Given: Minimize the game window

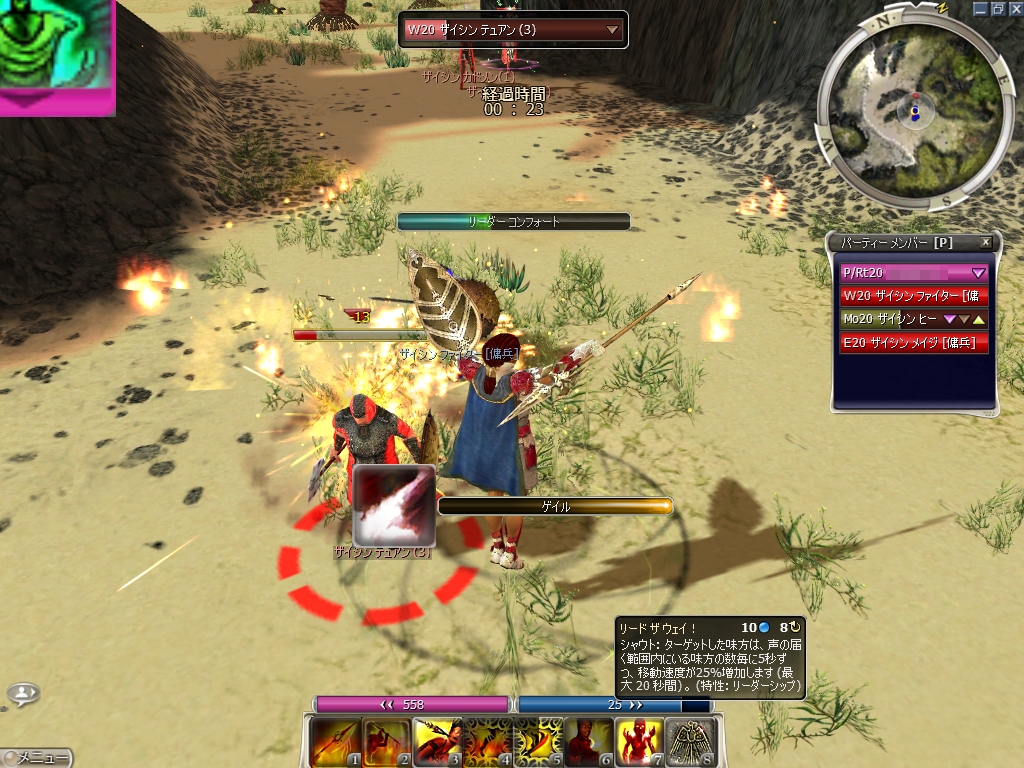Looking at the screenshot, I should coord(981,8).
